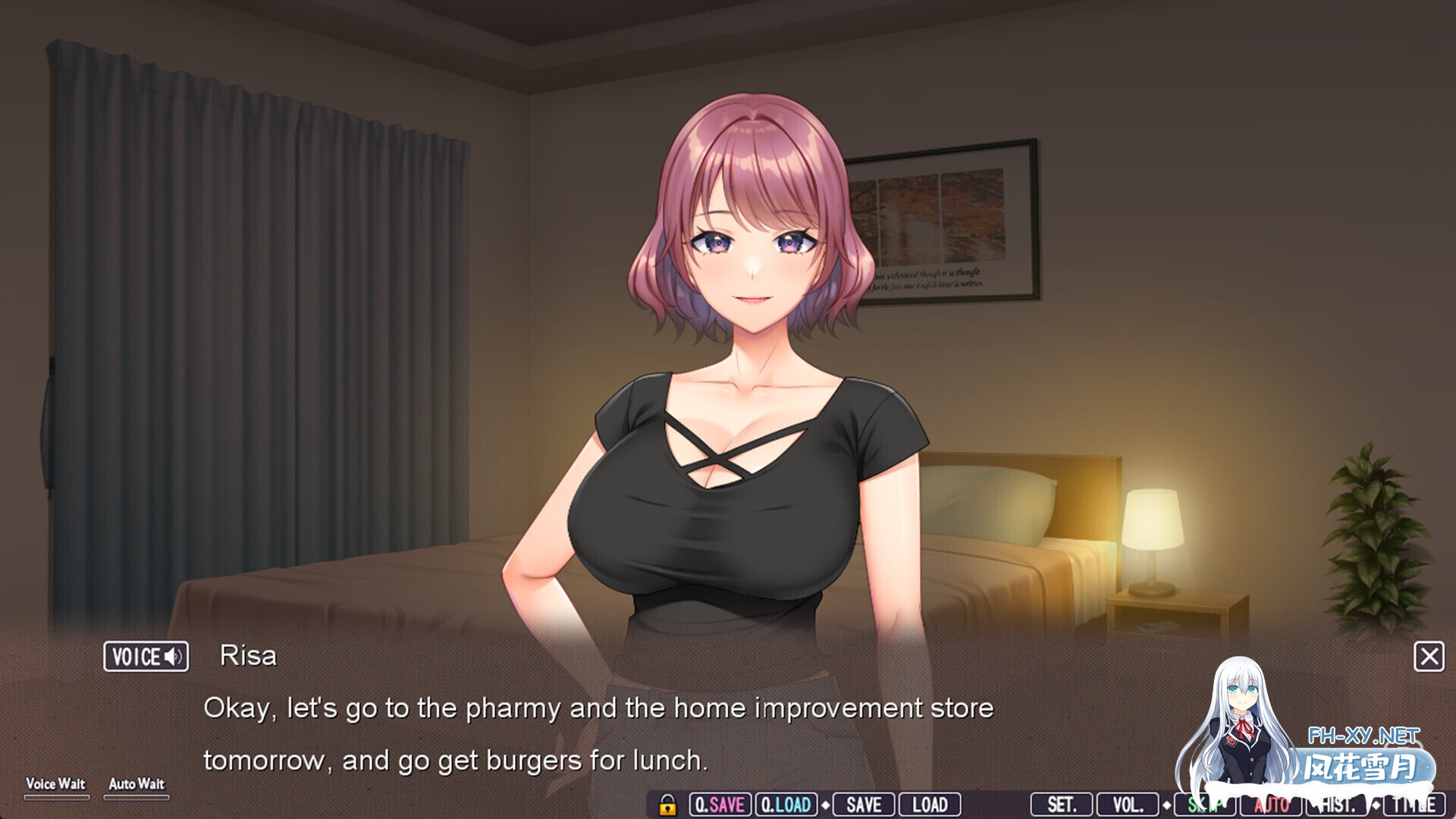Quick load the game with Q.LOAD

tap(786, 805)
